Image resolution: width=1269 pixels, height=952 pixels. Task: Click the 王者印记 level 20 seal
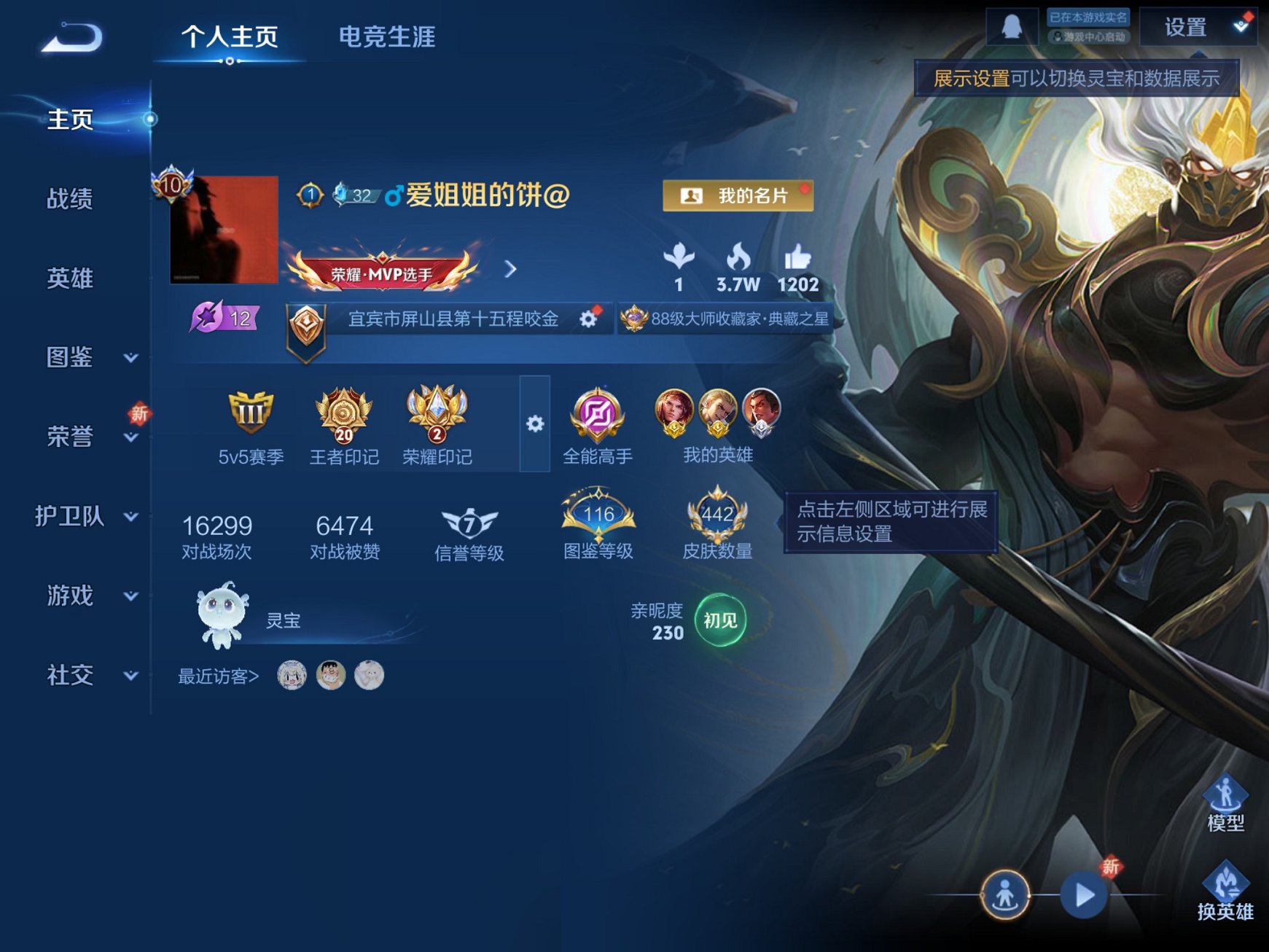tap(343, 415)
